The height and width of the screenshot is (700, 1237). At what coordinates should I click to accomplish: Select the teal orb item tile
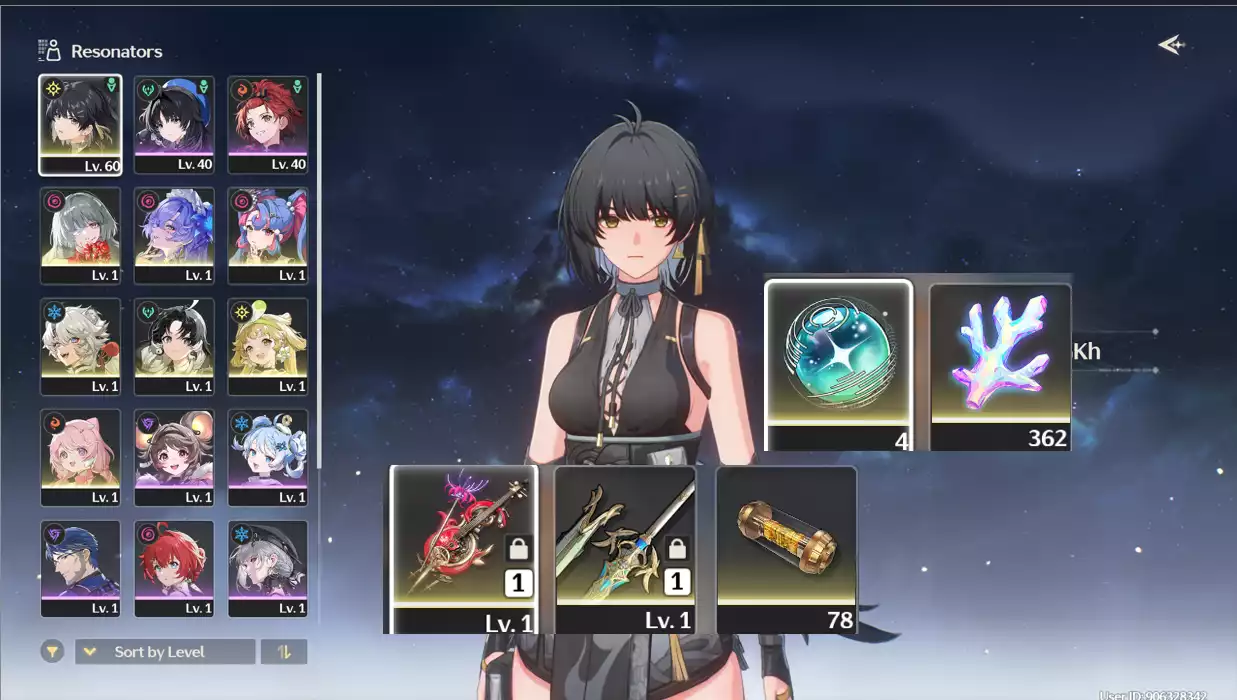click(838, 366)
